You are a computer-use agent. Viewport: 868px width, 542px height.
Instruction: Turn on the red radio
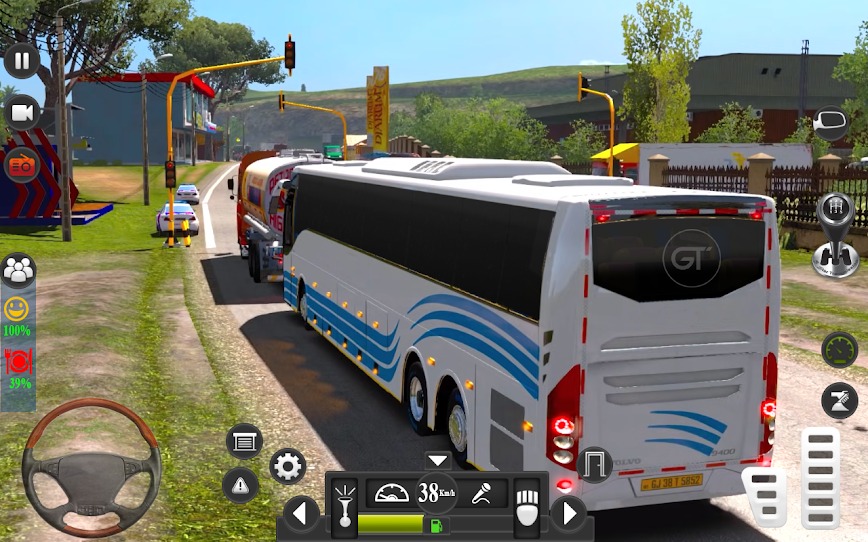coord(21,164)
